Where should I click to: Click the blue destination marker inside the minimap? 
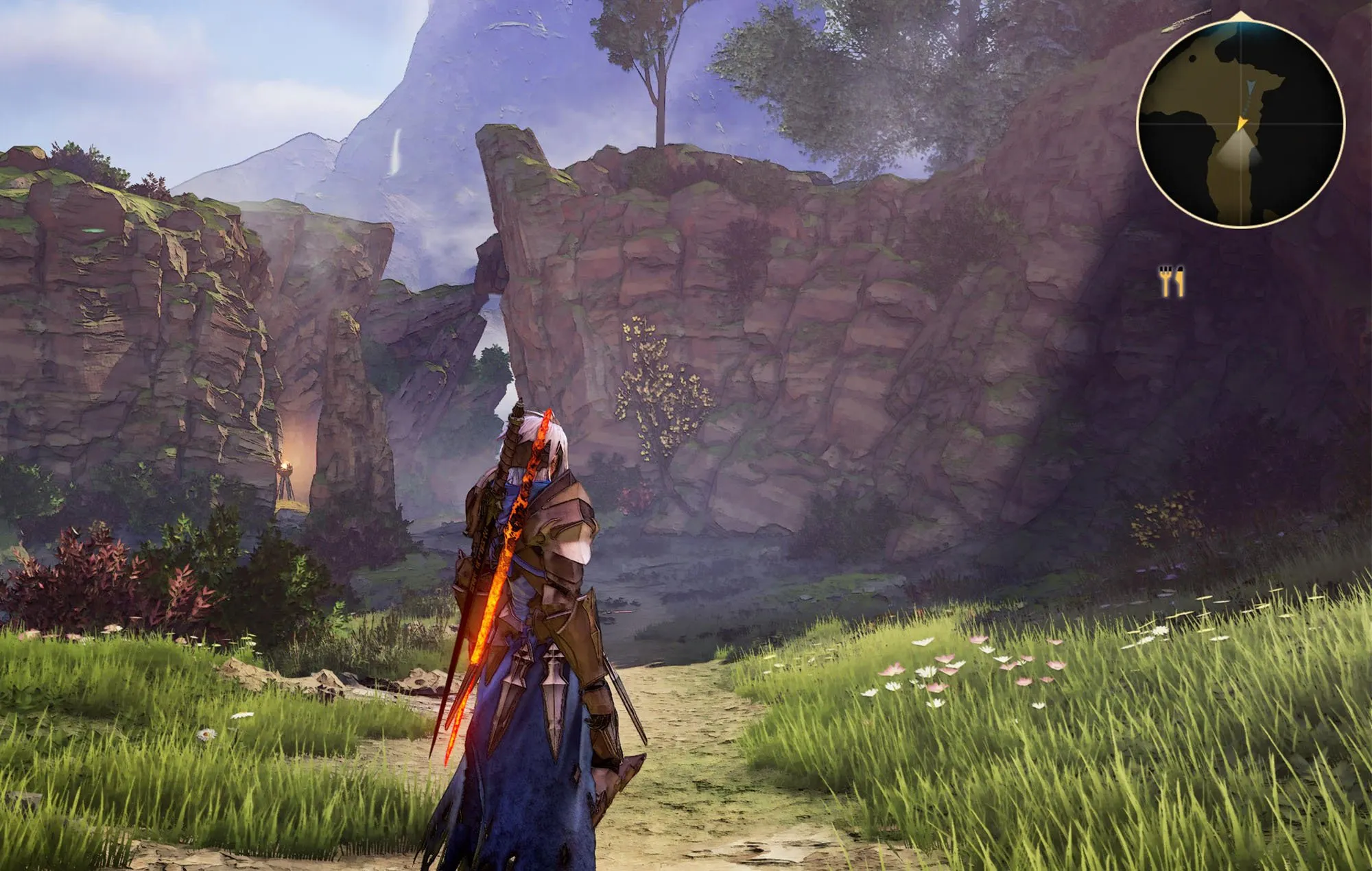1250,86
